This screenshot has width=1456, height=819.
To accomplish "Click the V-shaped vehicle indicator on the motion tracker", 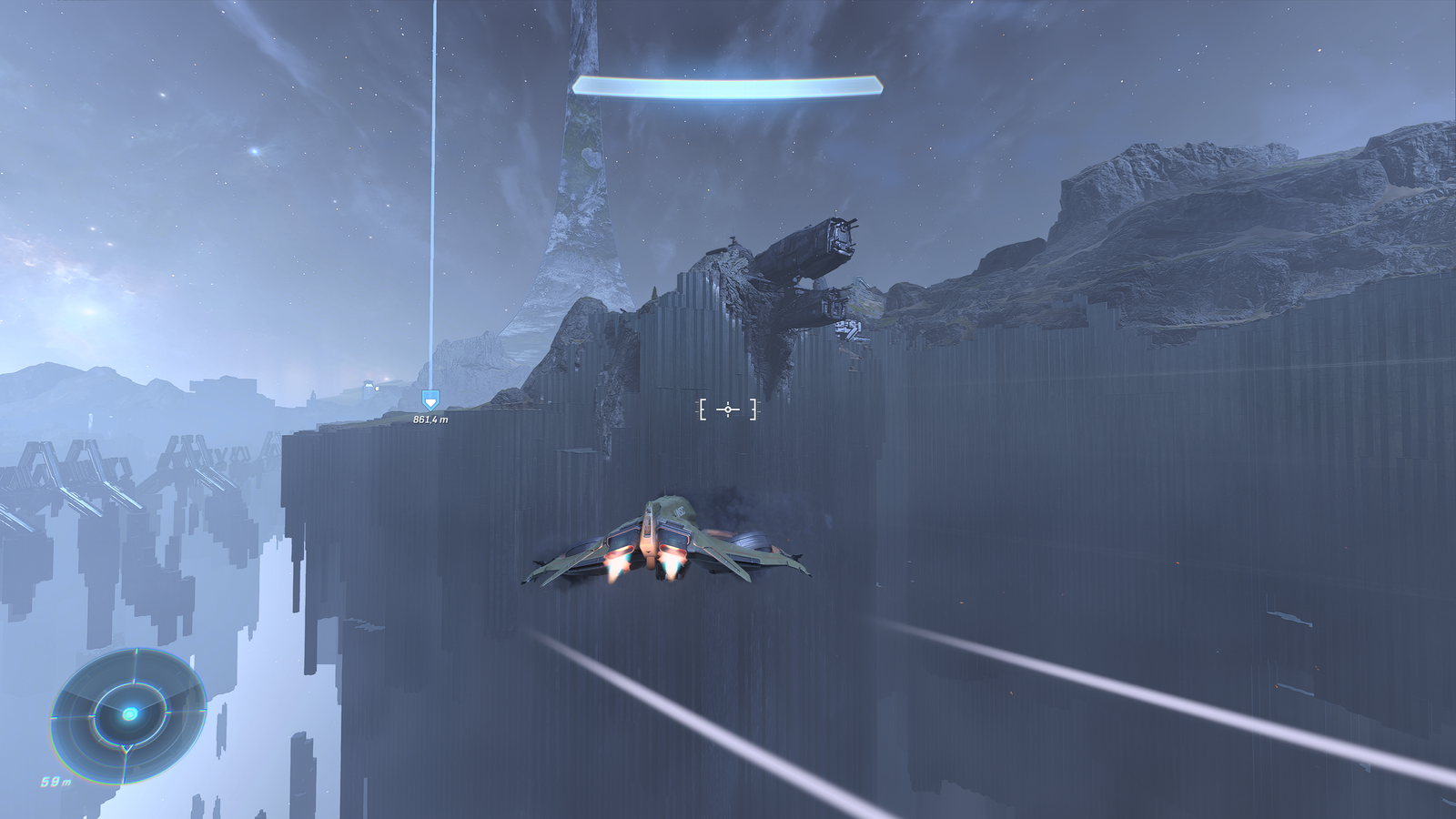I will (126, 748).
